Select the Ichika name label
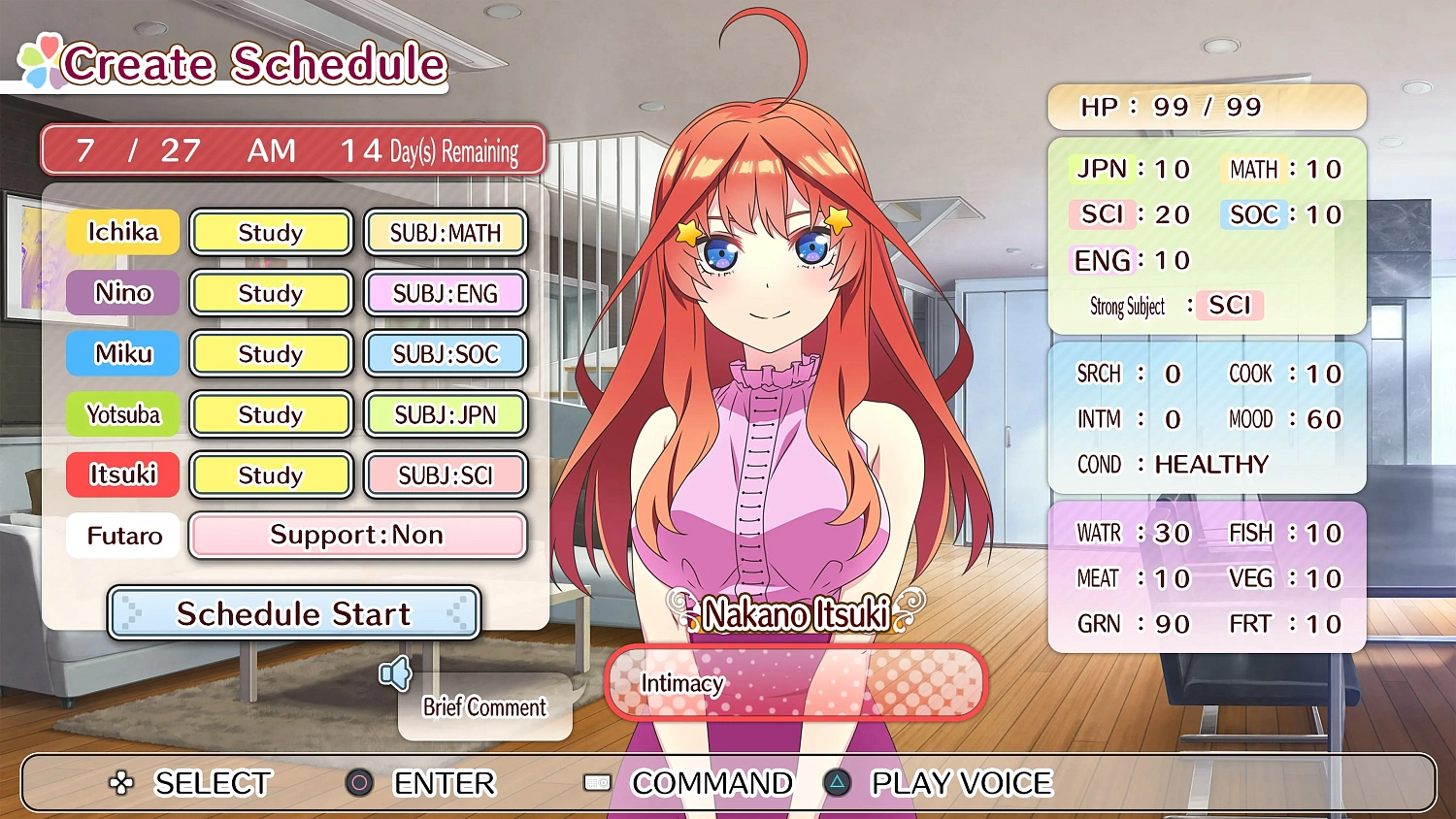This screenshot has height=819, width=1456. (121, 232)
